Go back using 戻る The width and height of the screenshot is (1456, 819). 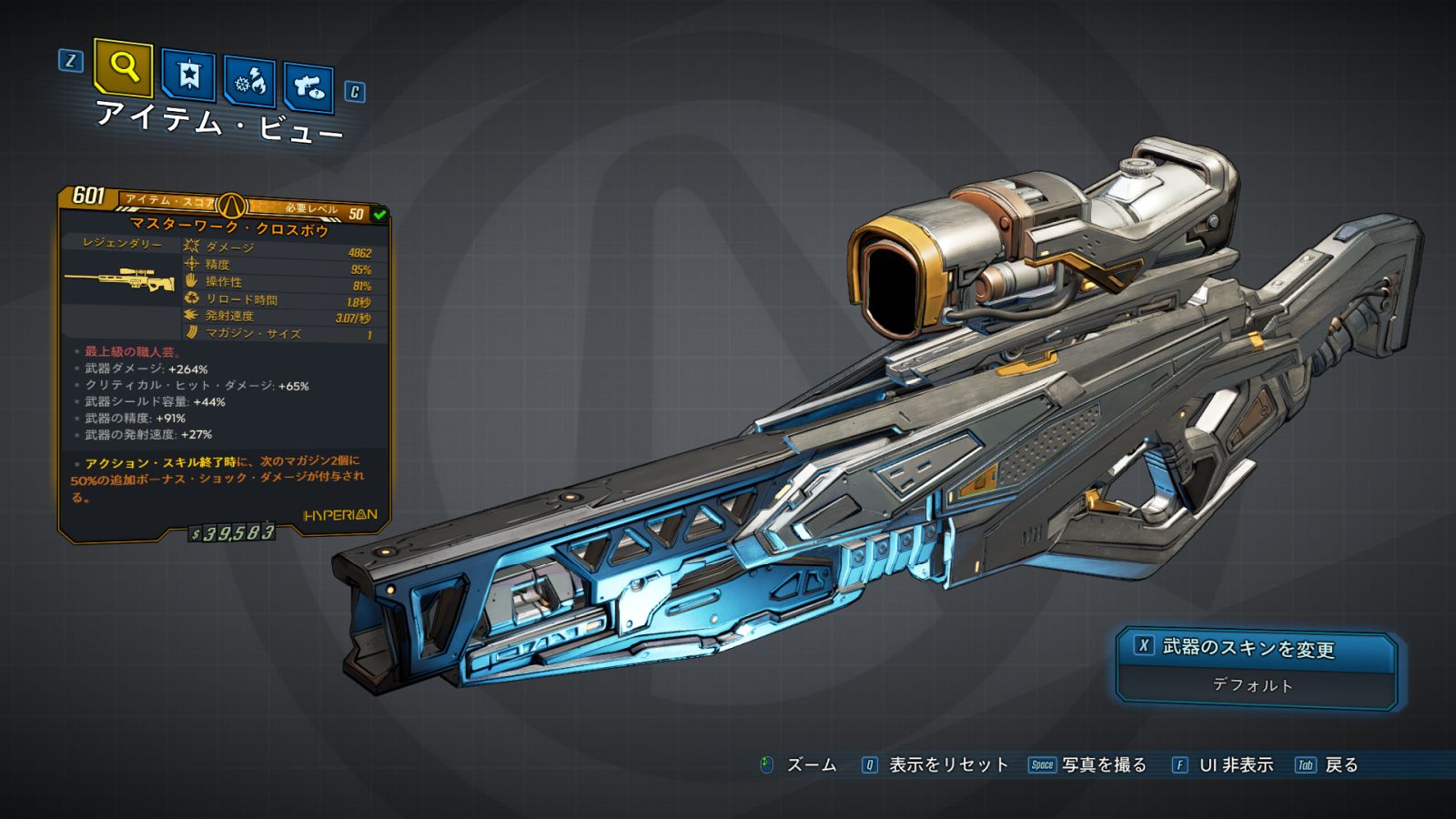(x=1340, y=765)
